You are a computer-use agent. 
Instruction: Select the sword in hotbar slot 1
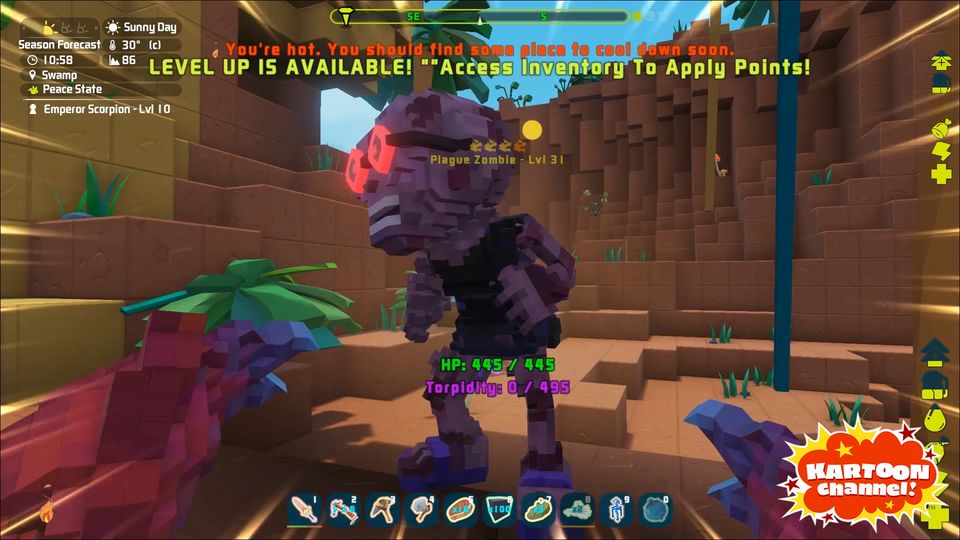point(303,510)
